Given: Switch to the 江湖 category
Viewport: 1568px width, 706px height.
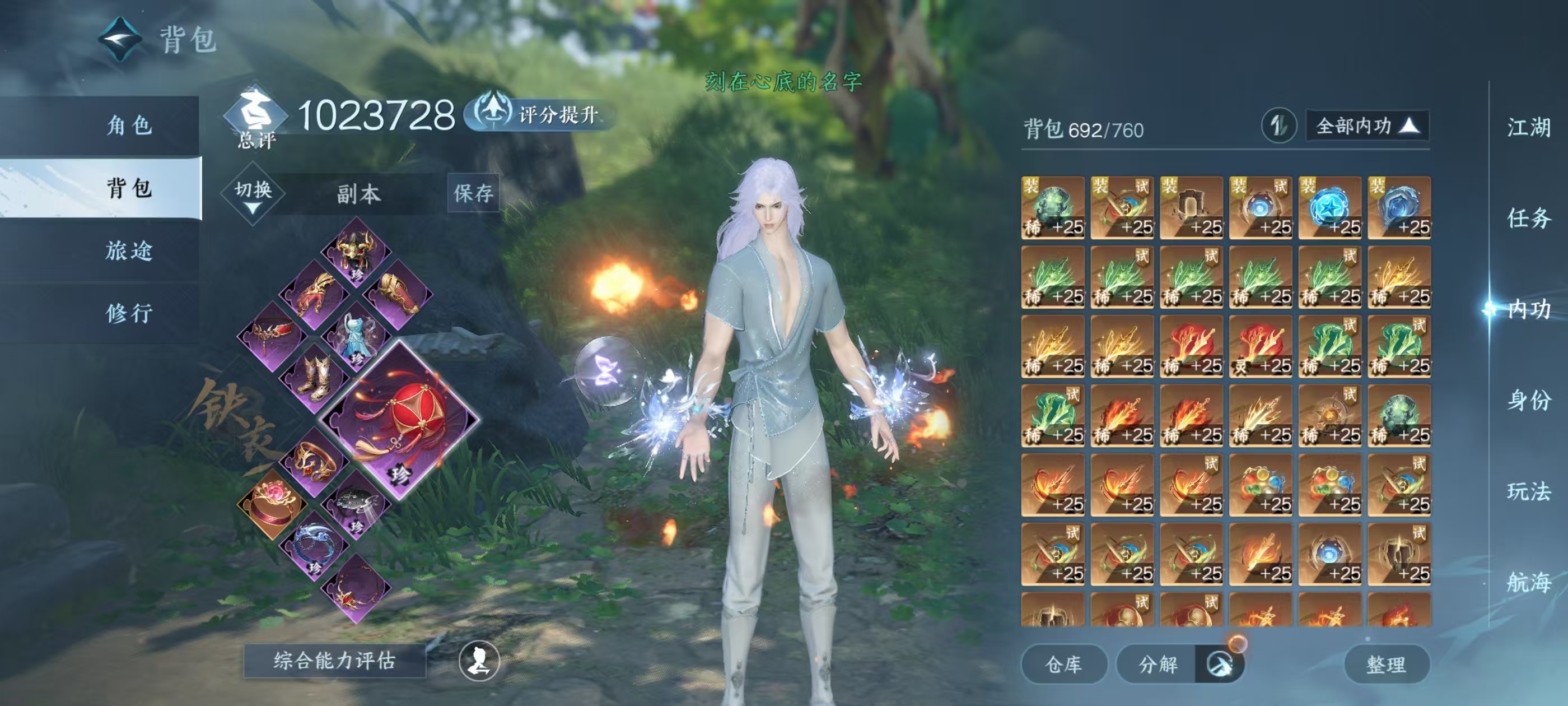Looking at the screenshot, I should click(x=1528, y=128).
